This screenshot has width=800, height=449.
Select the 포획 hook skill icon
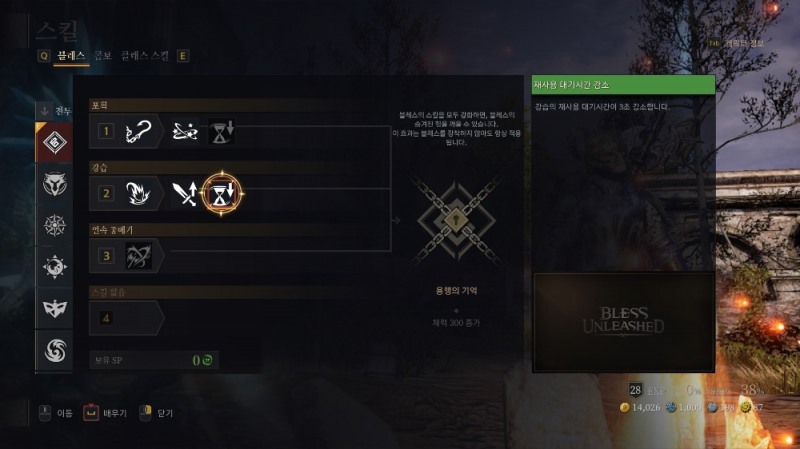point(139,131)
